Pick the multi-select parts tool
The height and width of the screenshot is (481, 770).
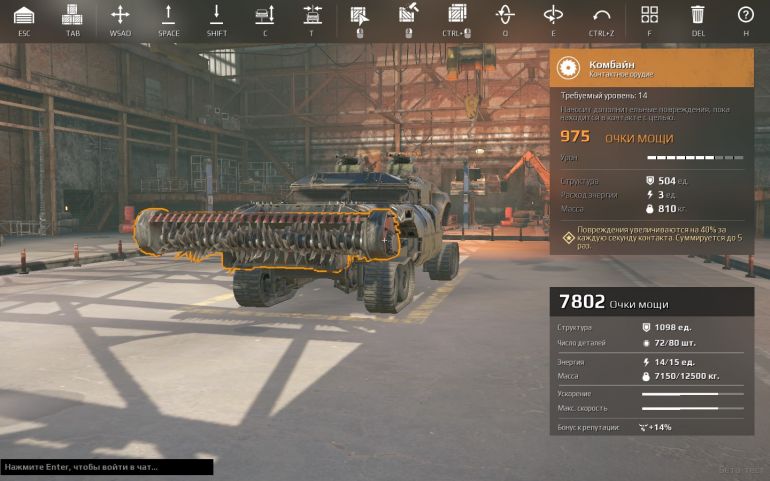pyautogui.click(x=457, y=15)
